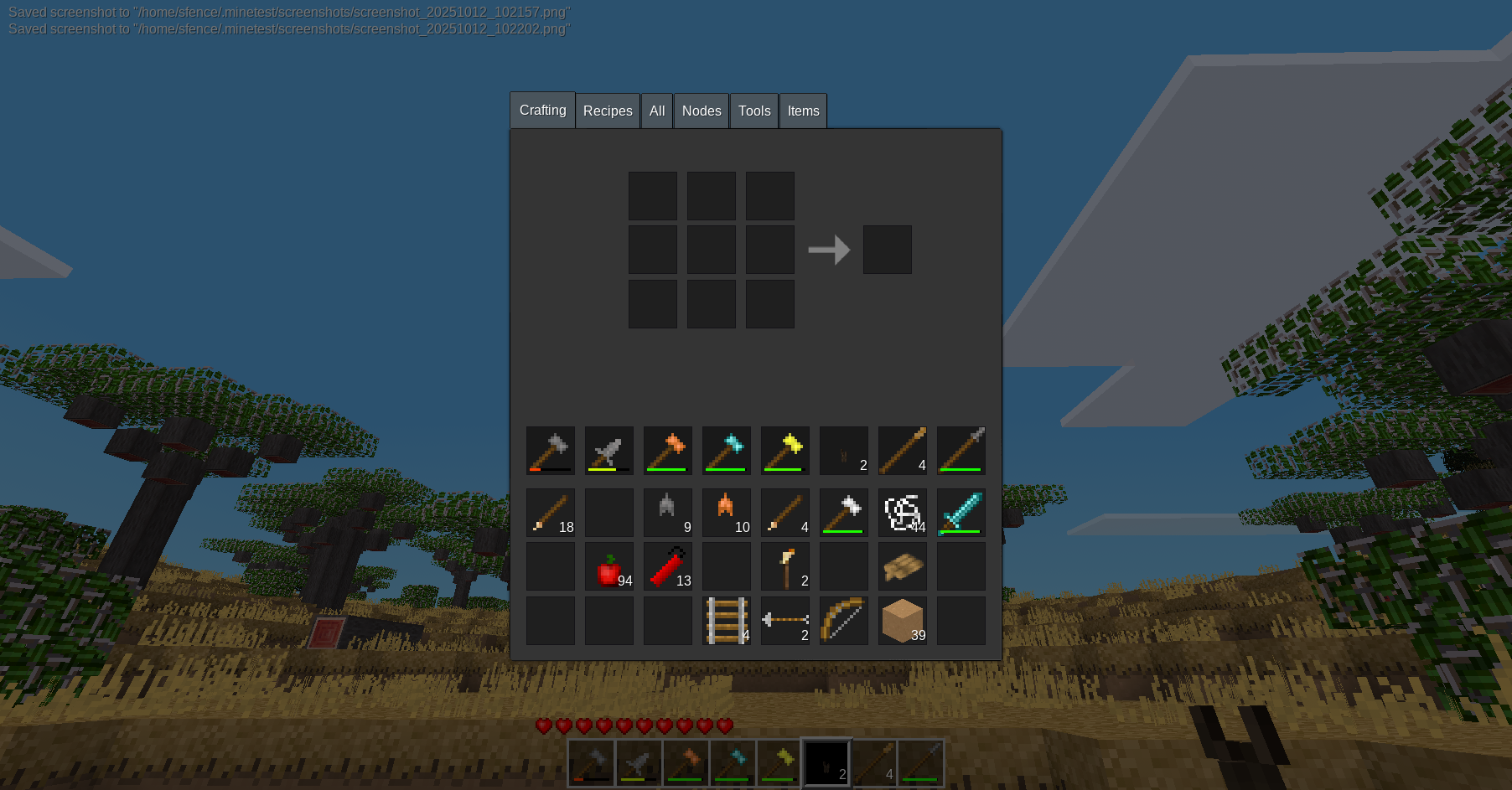The height and width of the screenshot is (790, 1512).
Task: Open the Items tab
Action: [803, 111]
